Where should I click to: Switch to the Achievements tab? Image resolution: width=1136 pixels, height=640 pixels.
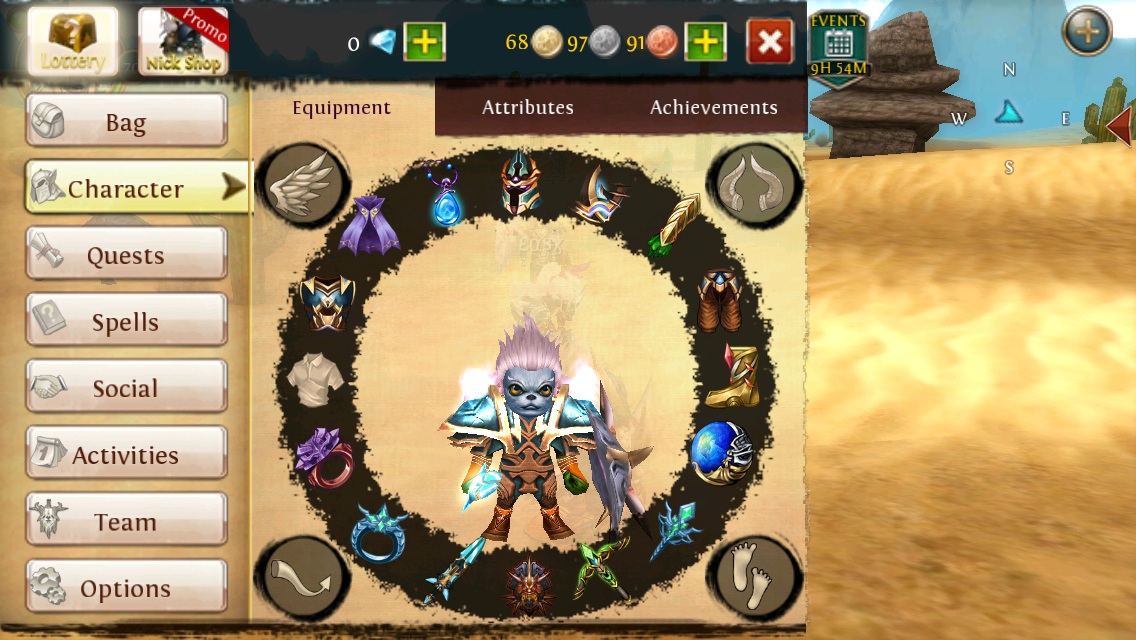(x=713, y=107)
